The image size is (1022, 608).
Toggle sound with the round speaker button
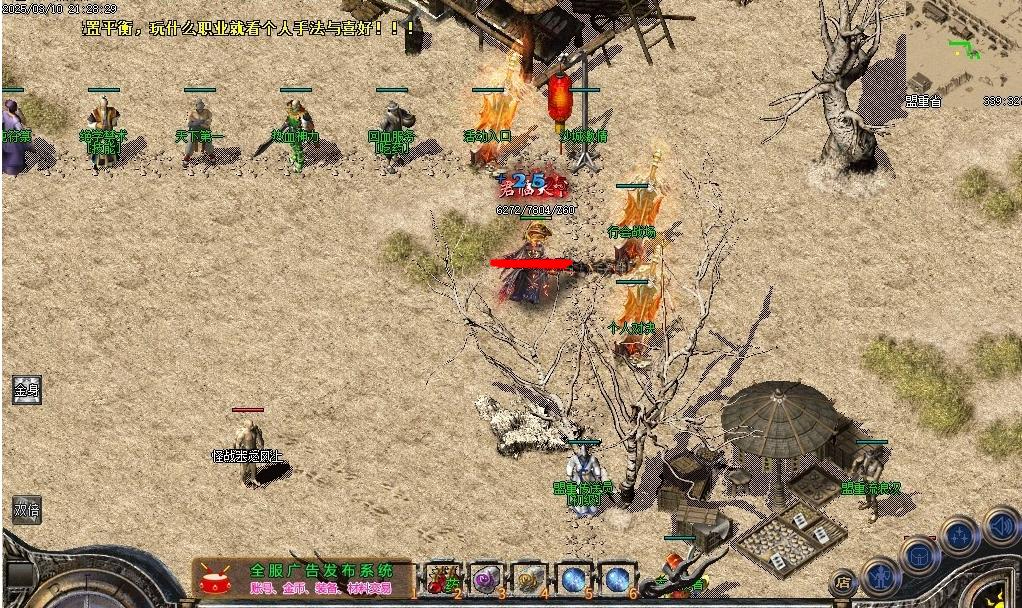click(1000, 525)
